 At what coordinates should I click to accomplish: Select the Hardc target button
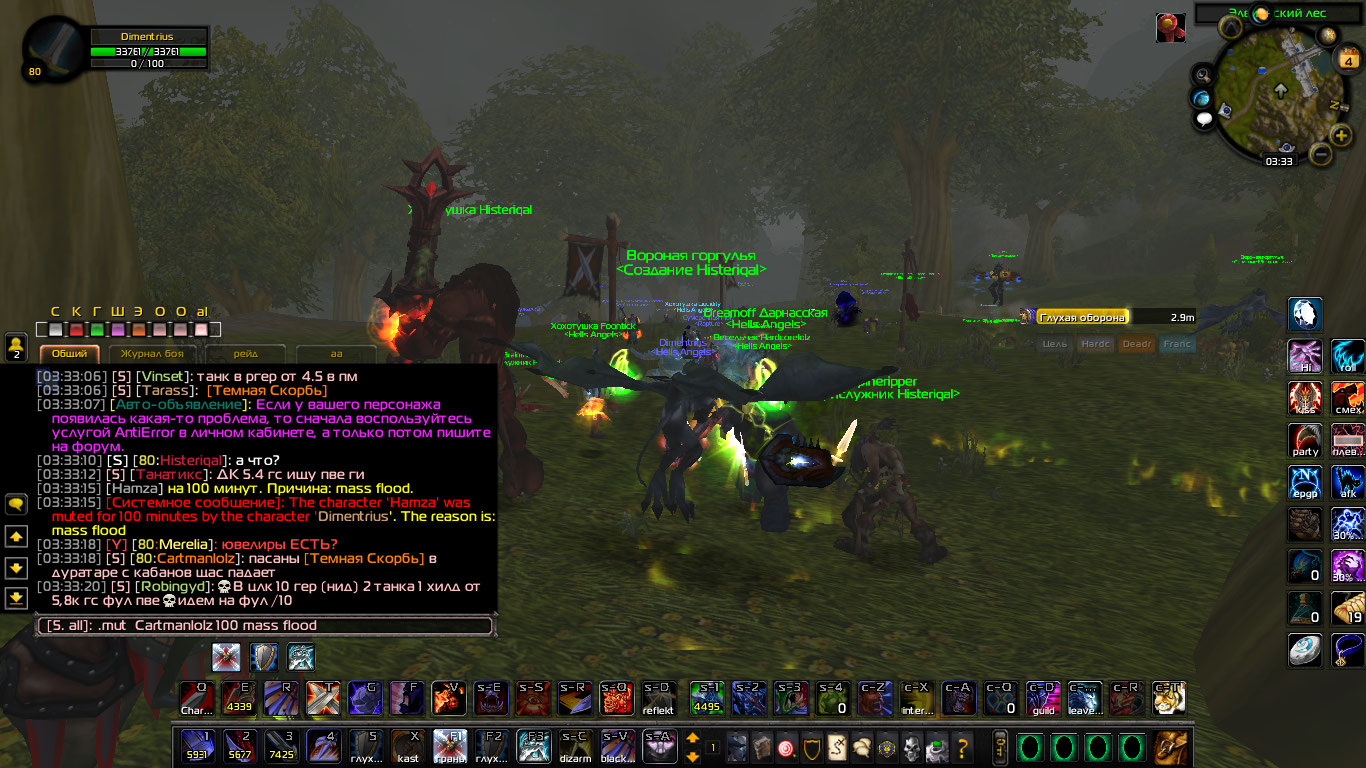tap(1095, 344)
